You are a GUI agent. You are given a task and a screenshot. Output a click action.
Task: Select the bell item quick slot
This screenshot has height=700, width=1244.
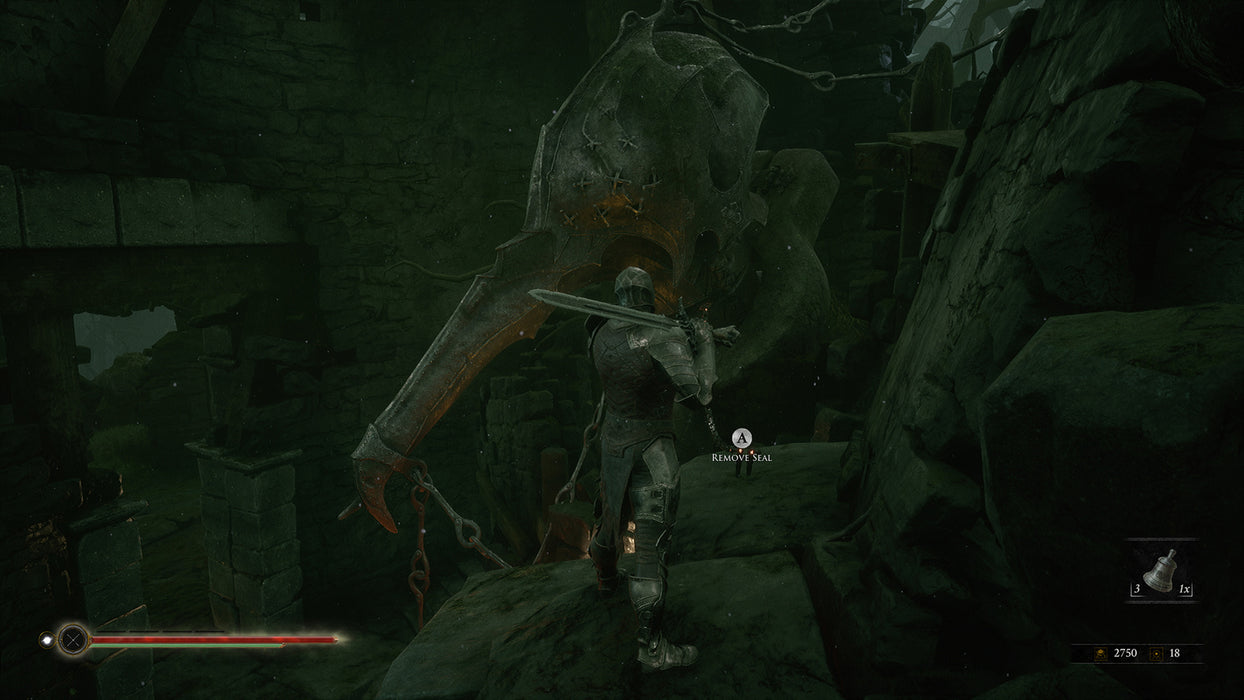coord(1160,573)
